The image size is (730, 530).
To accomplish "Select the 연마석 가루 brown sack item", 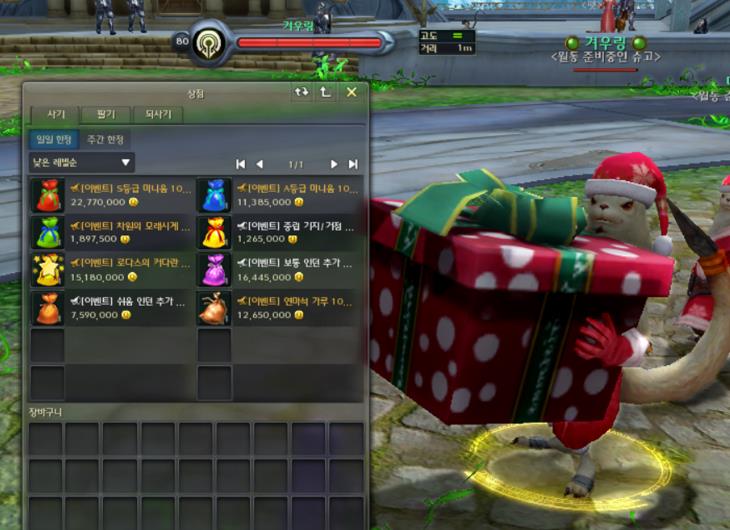I will point(213,307).
